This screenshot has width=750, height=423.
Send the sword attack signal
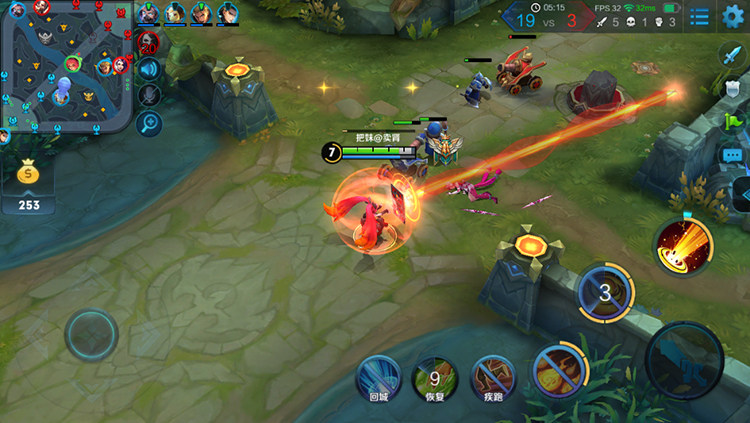point(732,54)
